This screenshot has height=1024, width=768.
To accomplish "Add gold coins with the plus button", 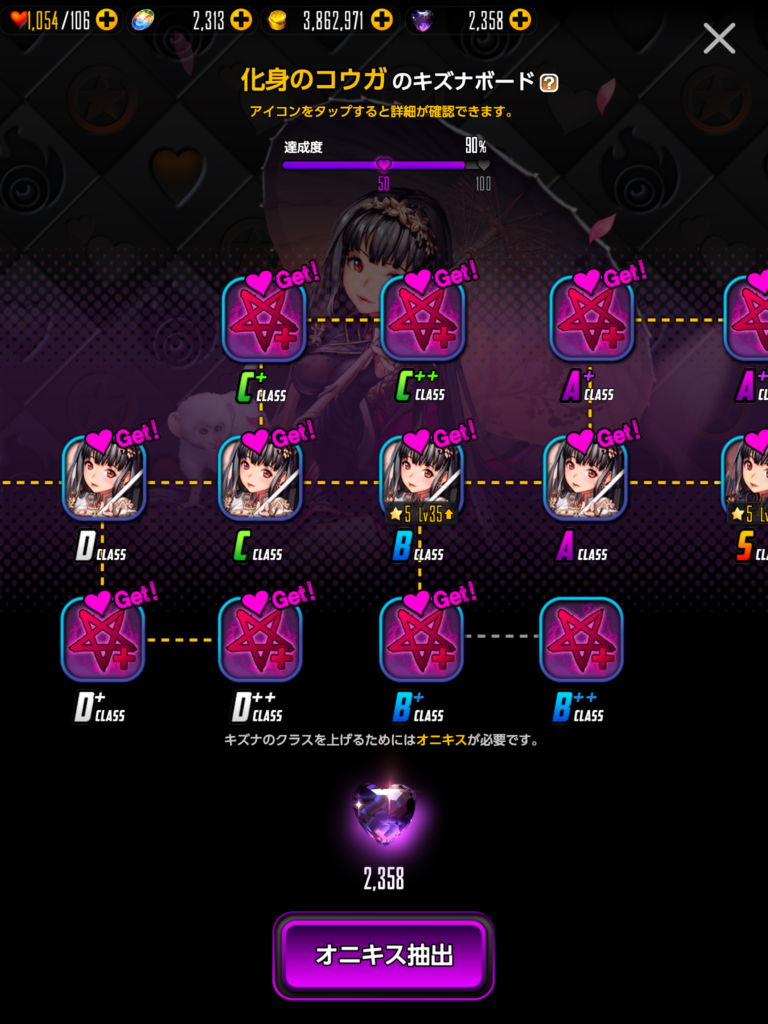I will coord(382,19).
